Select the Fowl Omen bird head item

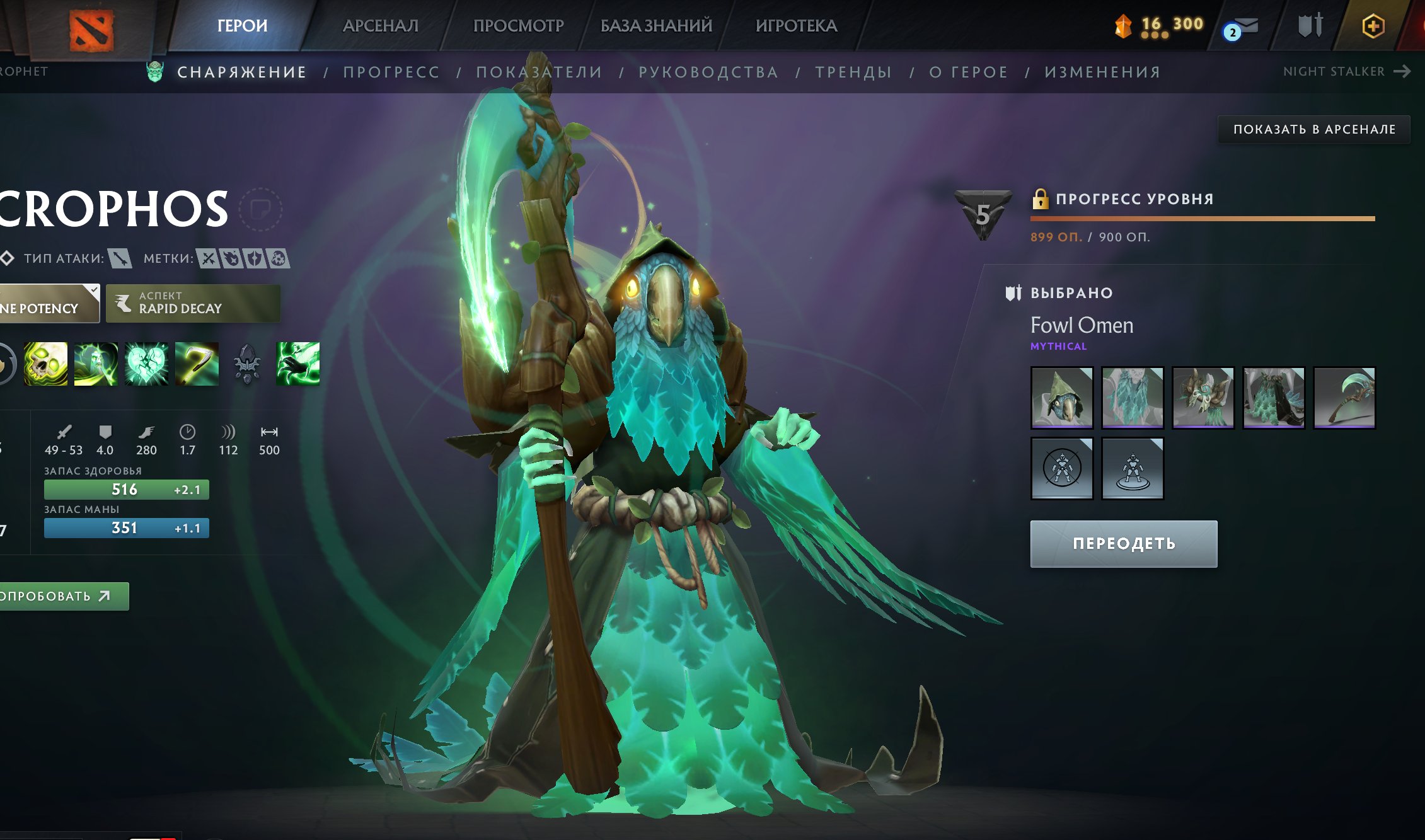click(x=1062, y=398)
